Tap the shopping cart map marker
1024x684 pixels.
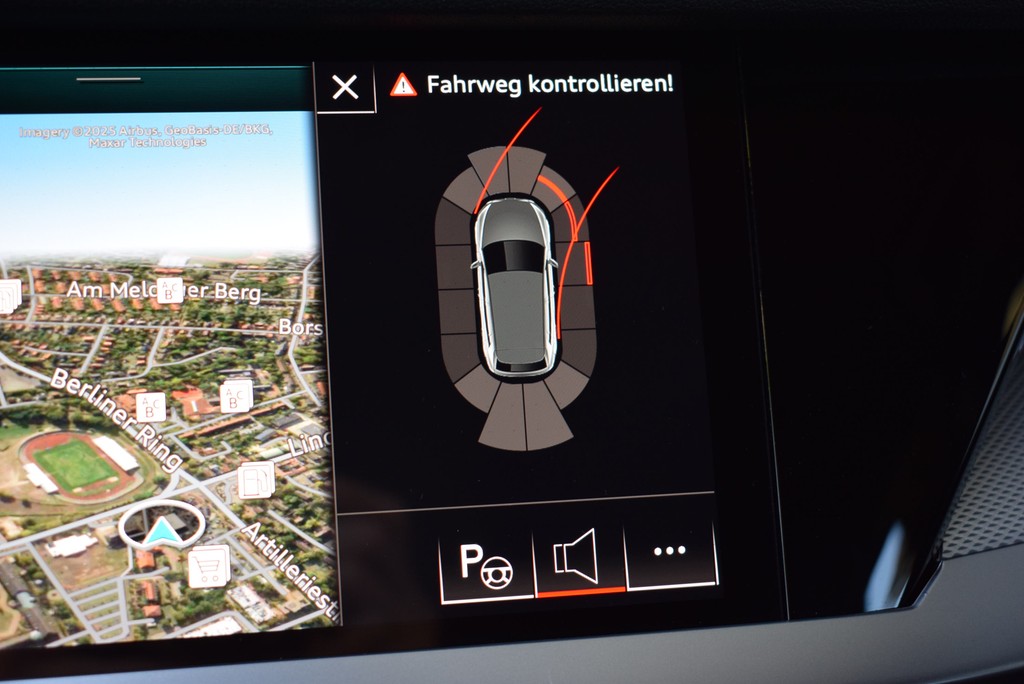[x=208, y=565]
